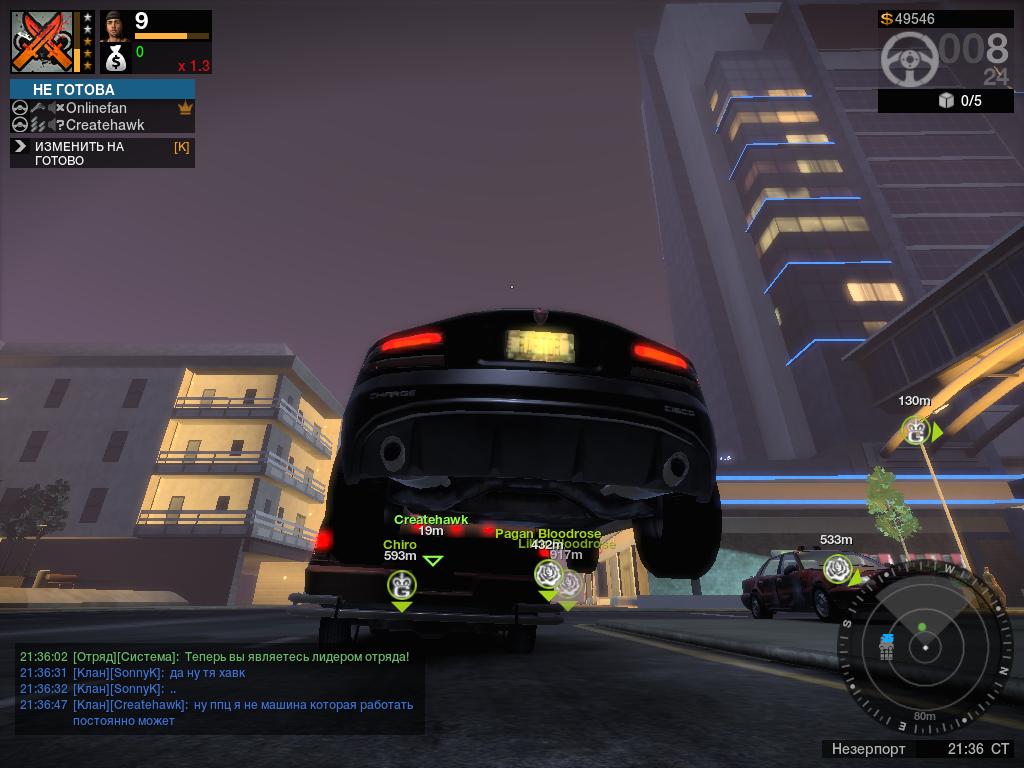Viewport: 1024px width, 768px height.
Task: Open the circular radar minimap
Action: pyautogui.click(x=925, y=648)
